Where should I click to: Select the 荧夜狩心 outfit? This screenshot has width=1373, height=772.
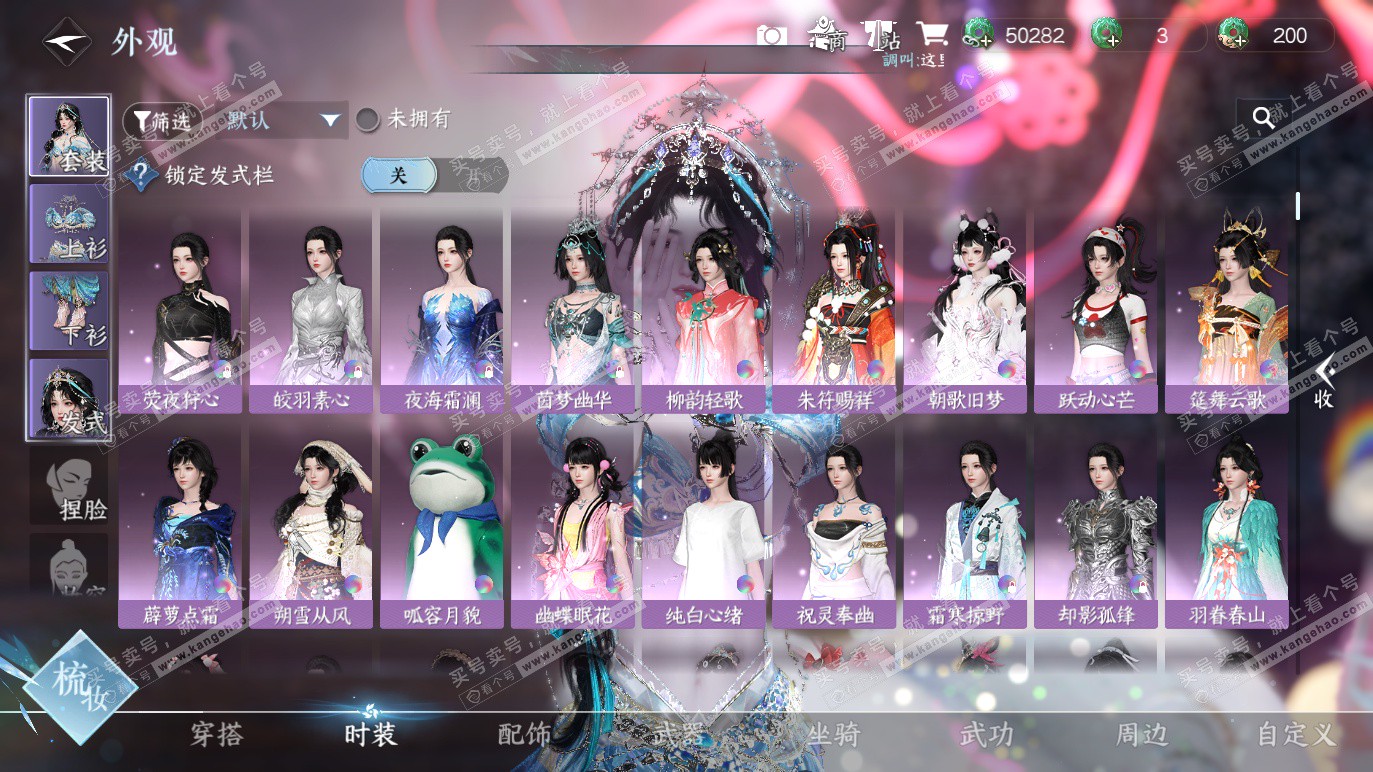[181, 310]
